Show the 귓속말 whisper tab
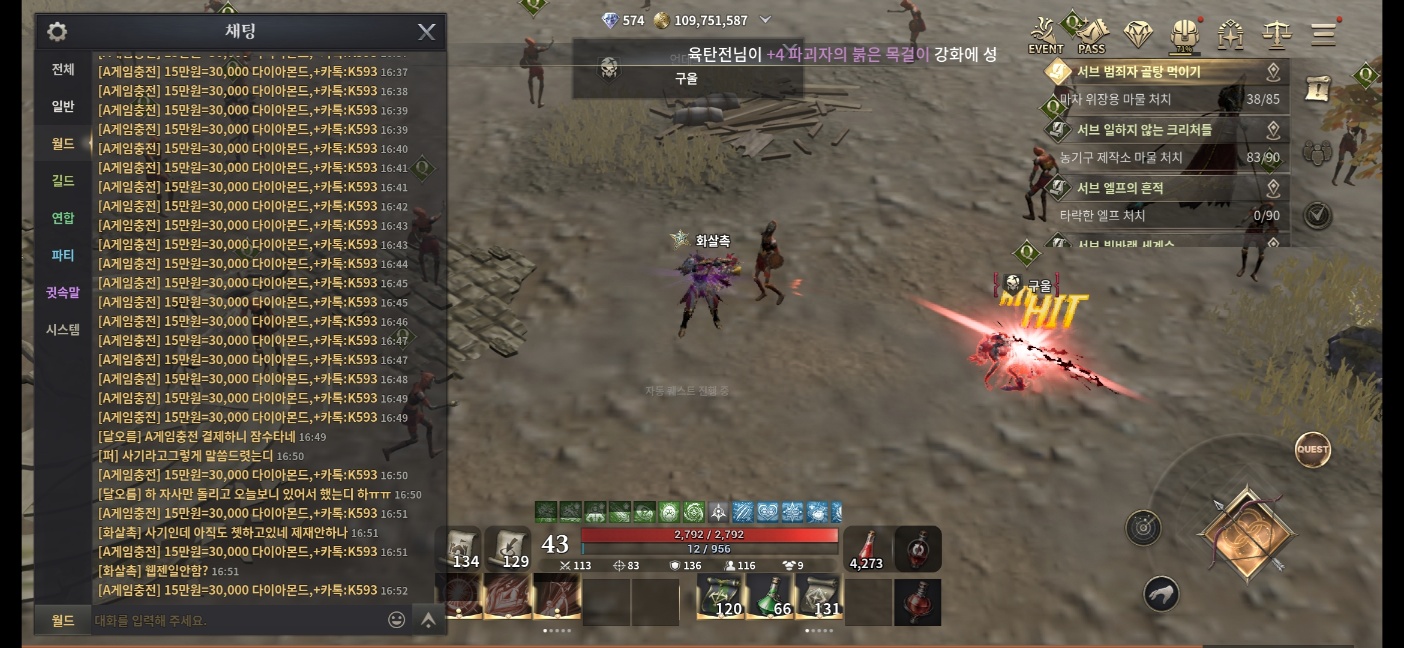 pyautogui.click(x=63, y=292)
